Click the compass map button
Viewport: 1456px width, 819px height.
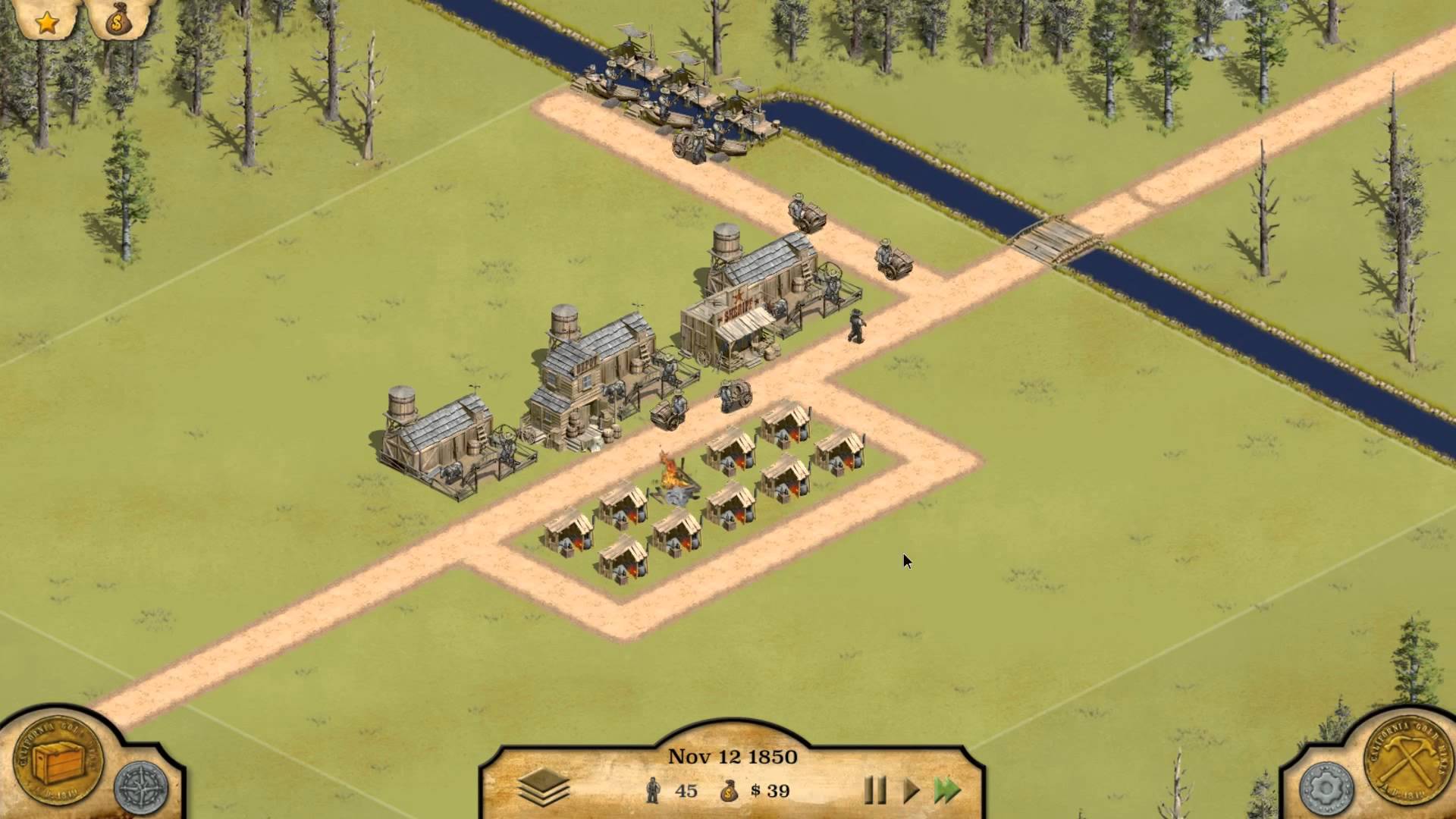(141, 788)
